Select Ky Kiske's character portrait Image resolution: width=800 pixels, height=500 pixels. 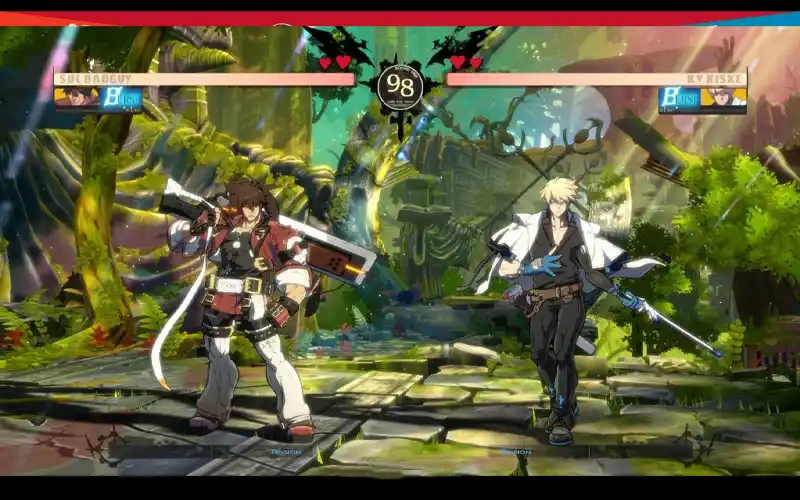click(x=723, y=98)
